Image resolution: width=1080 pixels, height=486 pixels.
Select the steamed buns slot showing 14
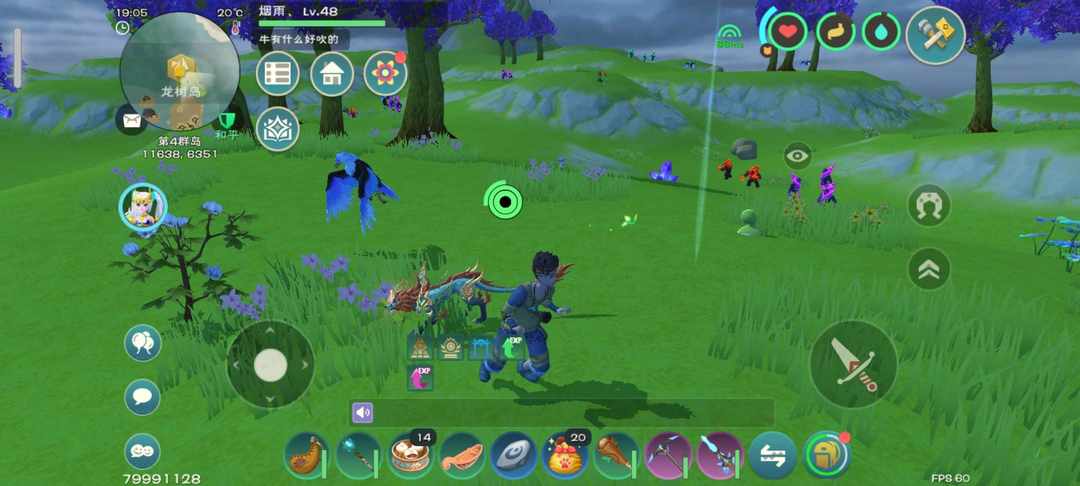(x=411, y=455)
